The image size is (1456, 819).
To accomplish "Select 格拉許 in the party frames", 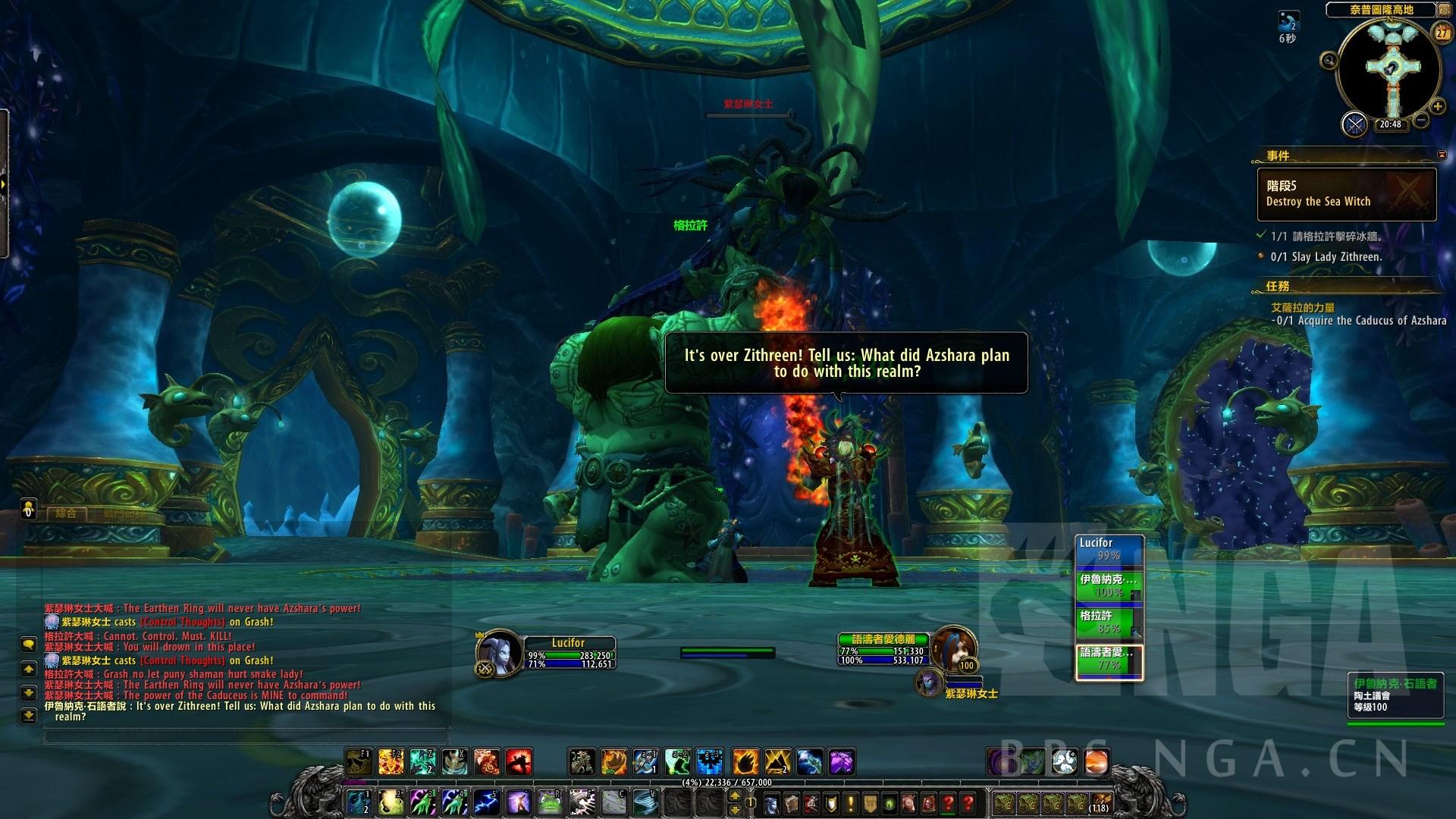I will (x=1109, y=622).
